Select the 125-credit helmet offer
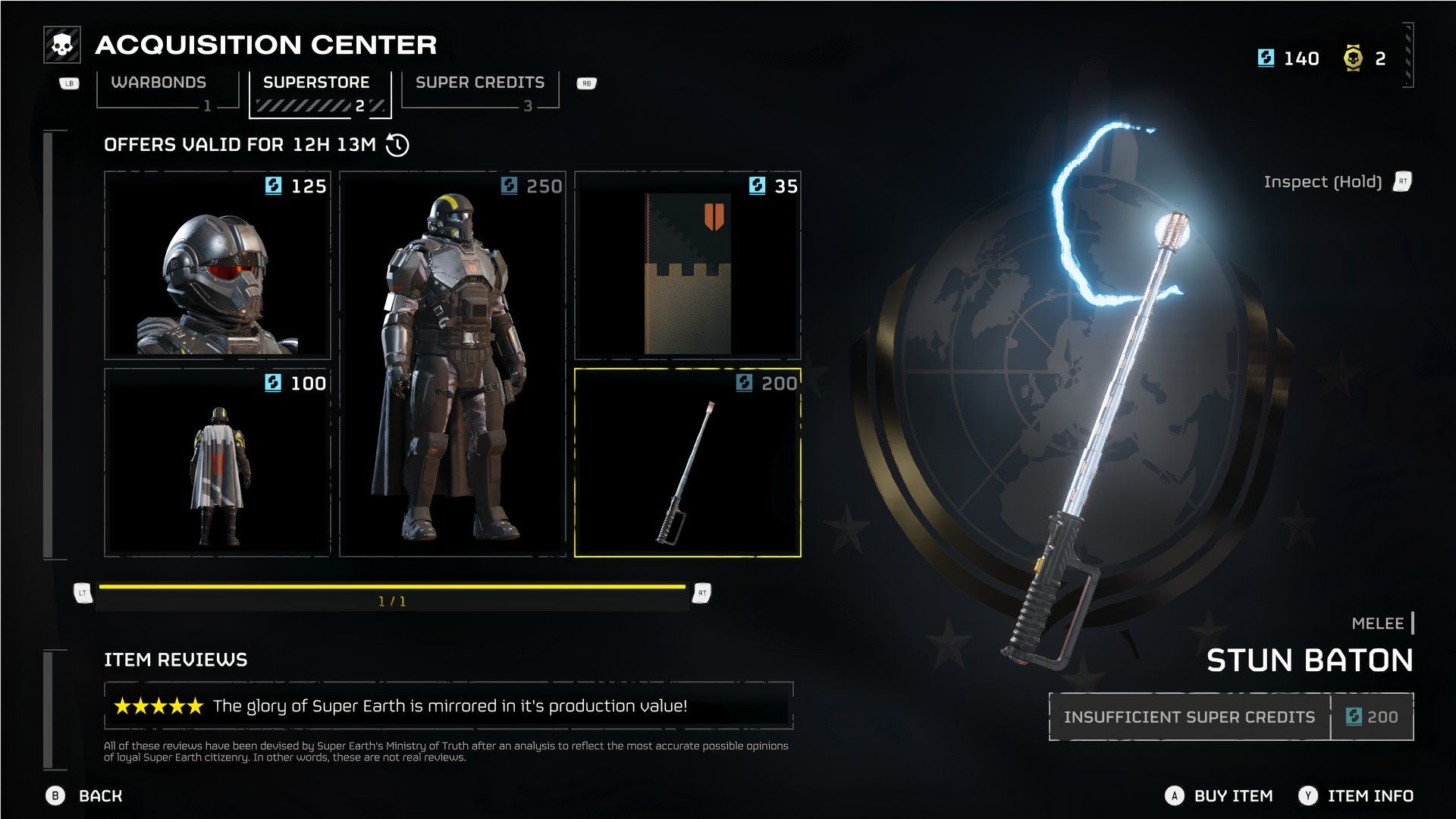Screen dimensions: 1456x819 (218, 265)
